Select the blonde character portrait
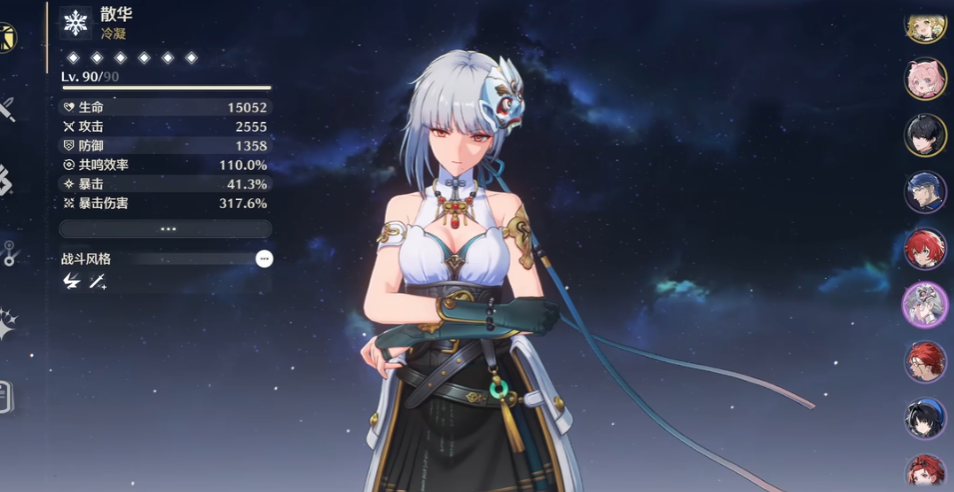This screenshot has height=492, width=954. [x=925, y=24]
